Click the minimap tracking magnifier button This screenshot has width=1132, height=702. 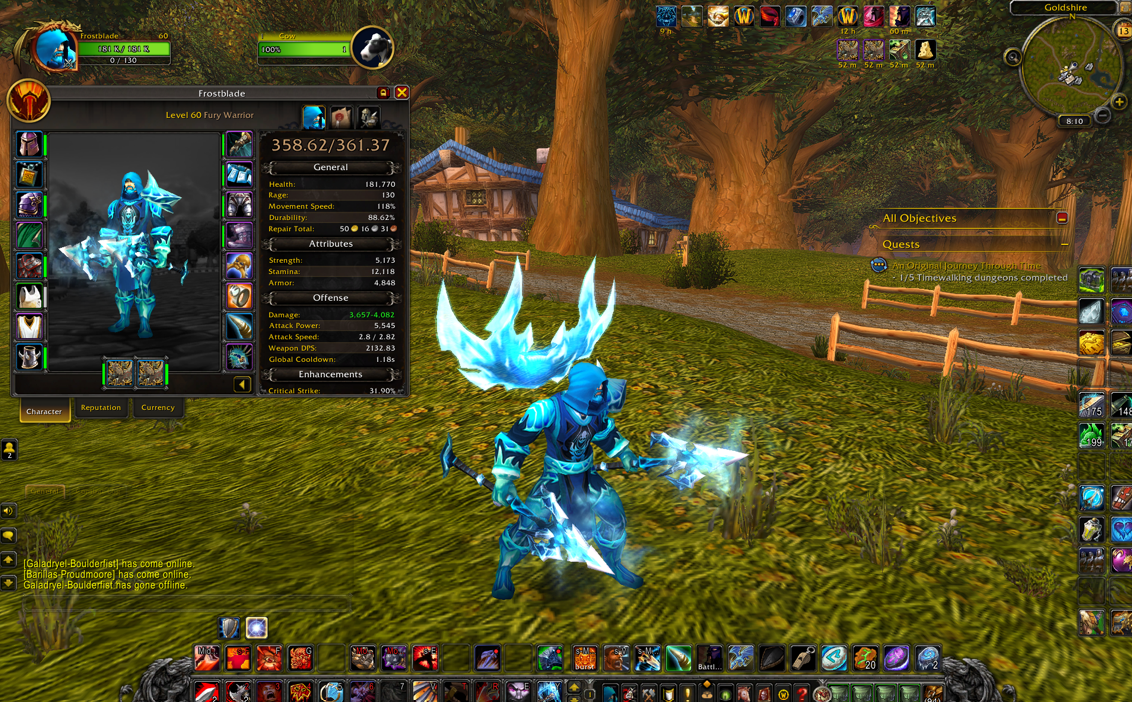(1013, 57)
